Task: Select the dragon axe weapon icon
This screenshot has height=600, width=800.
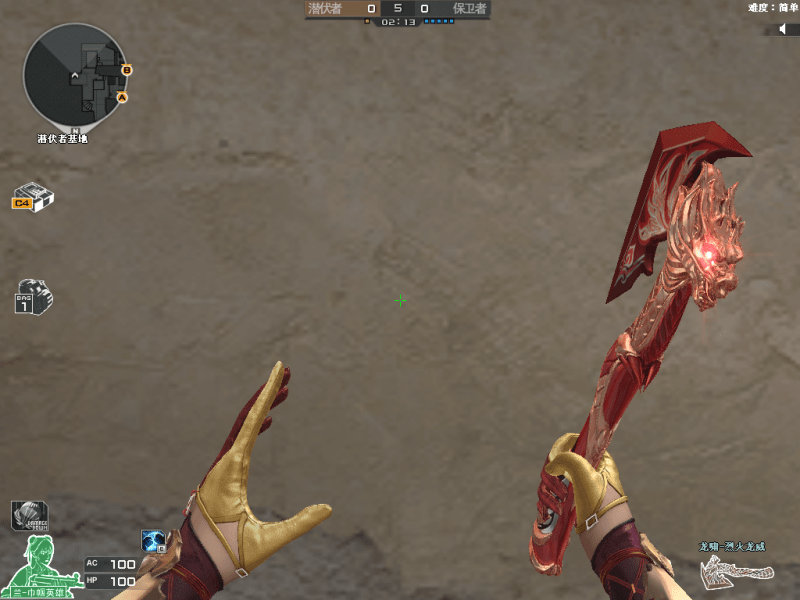Action: [738, 570]
